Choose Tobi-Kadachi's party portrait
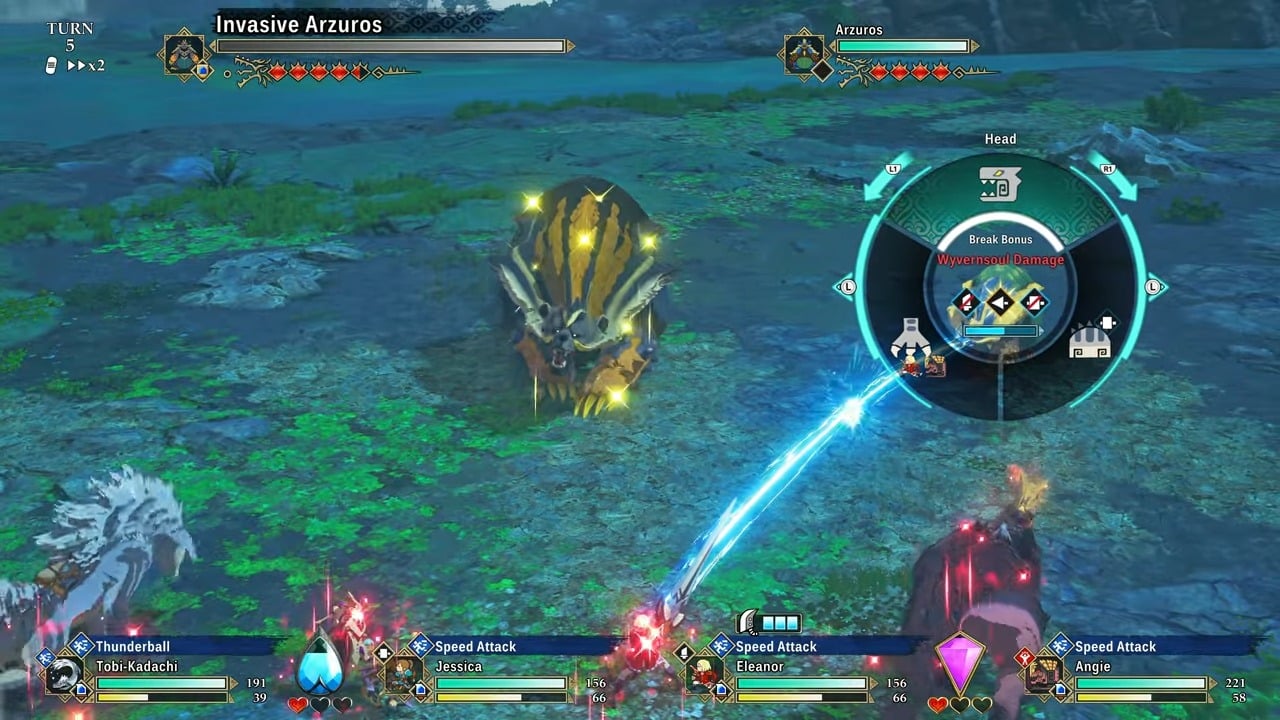The height and width of the screenshot is (720, 1280). point(65,675)
